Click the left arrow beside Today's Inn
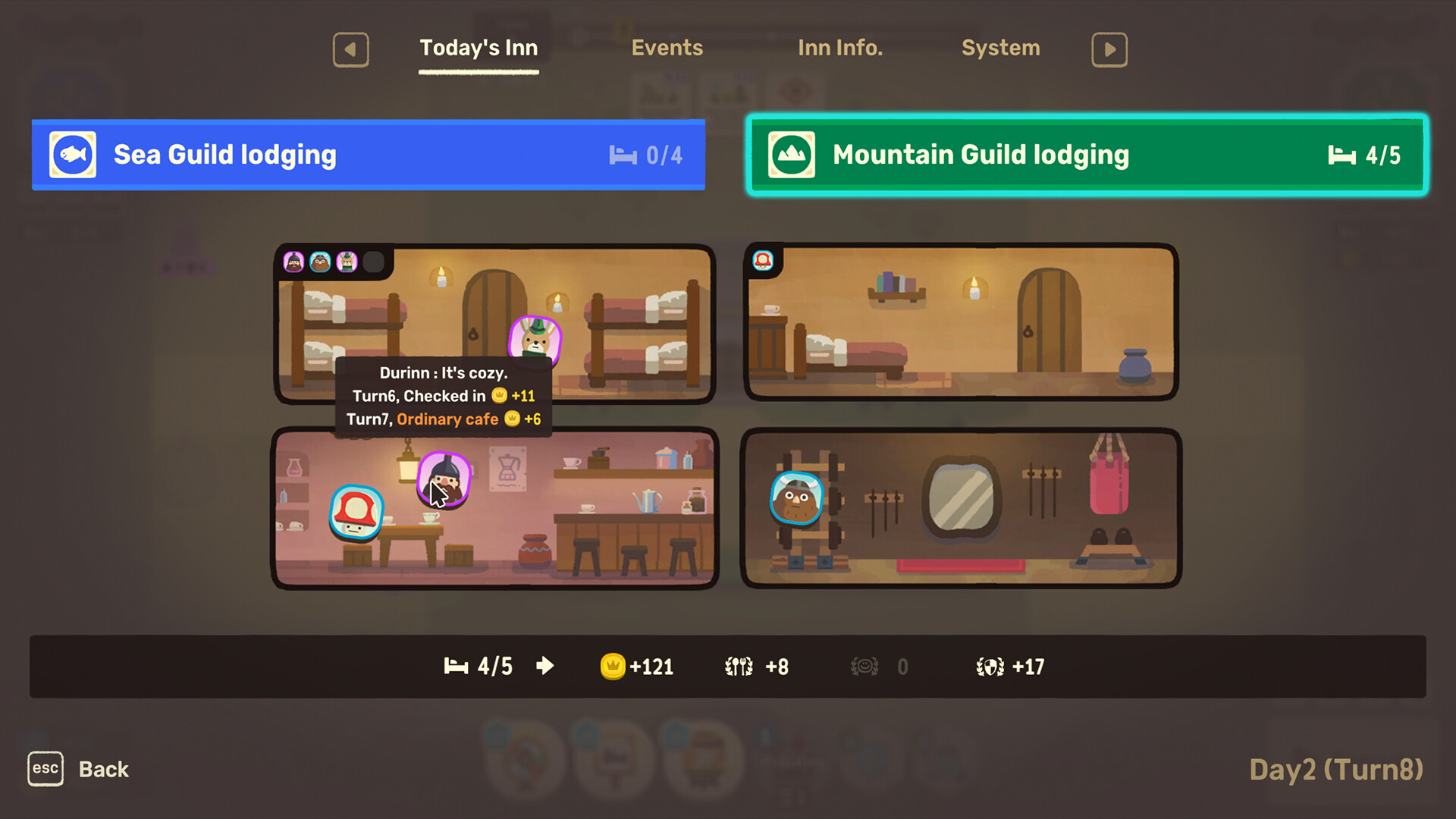This screenshot has height=819, width=1456. pos(350,49)
